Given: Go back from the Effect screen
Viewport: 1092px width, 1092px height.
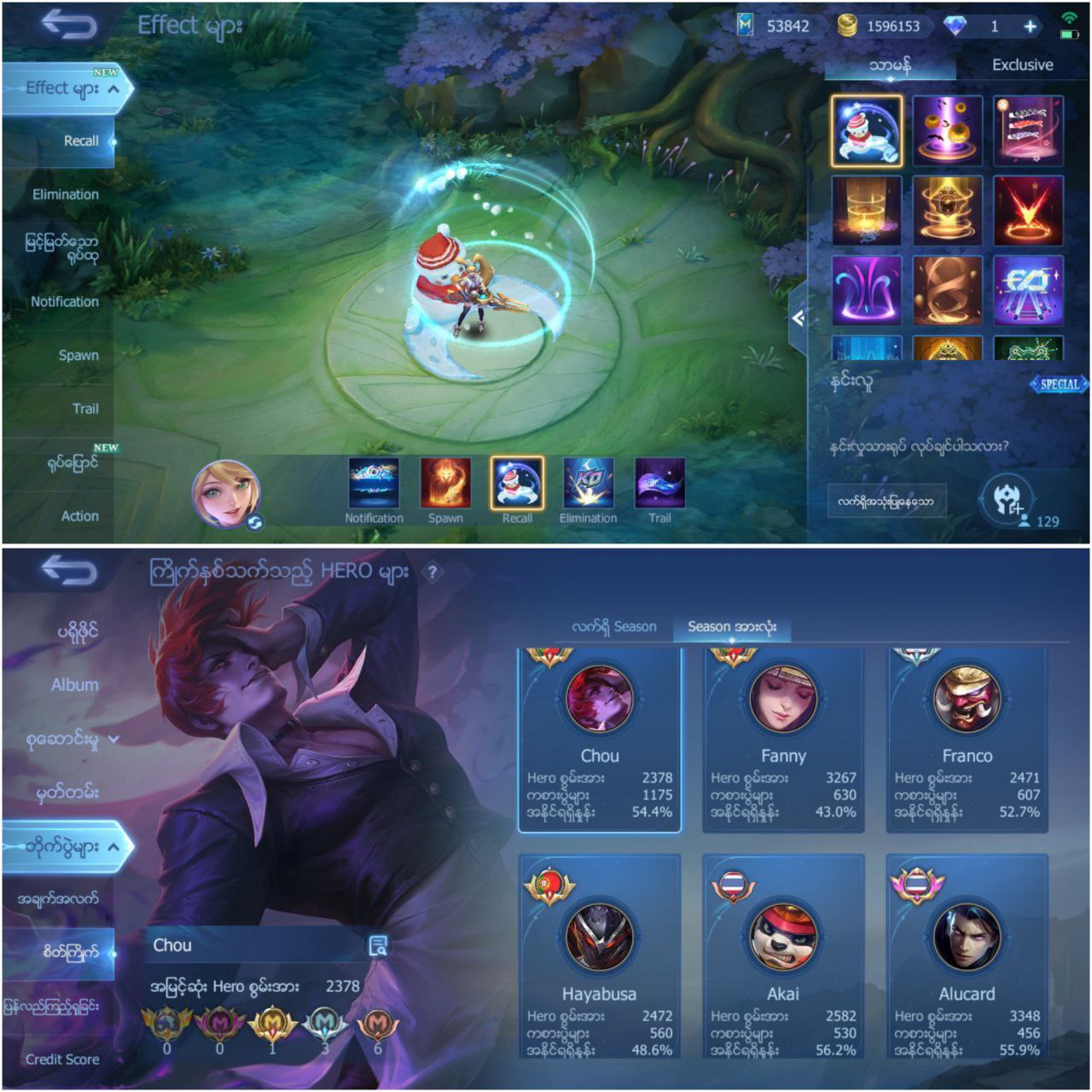Looking at the screenshot, I should point(69,26).
